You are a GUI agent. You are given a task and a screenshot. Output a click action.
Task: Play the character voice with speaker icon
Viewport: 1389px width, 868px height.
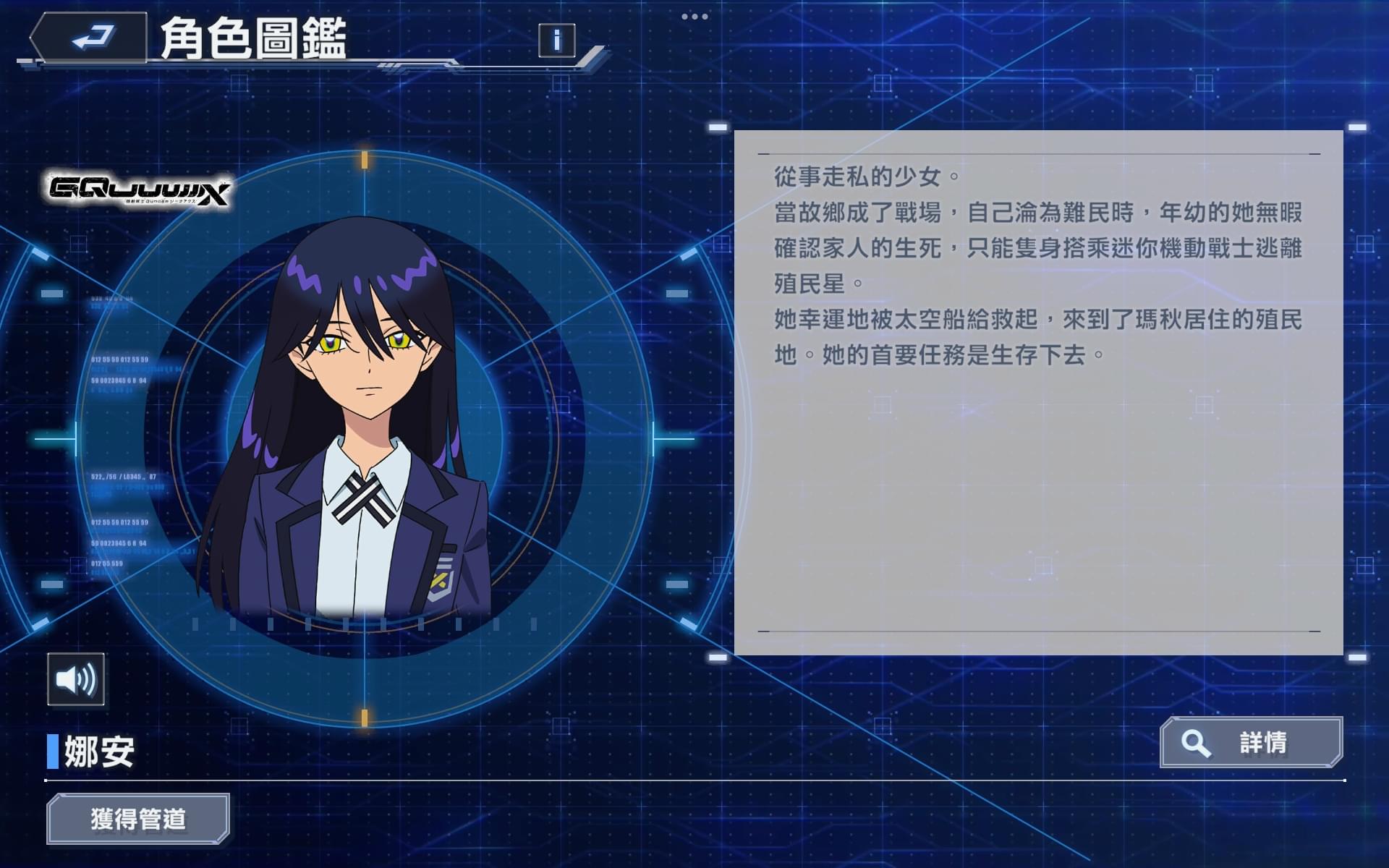(76, 679)
